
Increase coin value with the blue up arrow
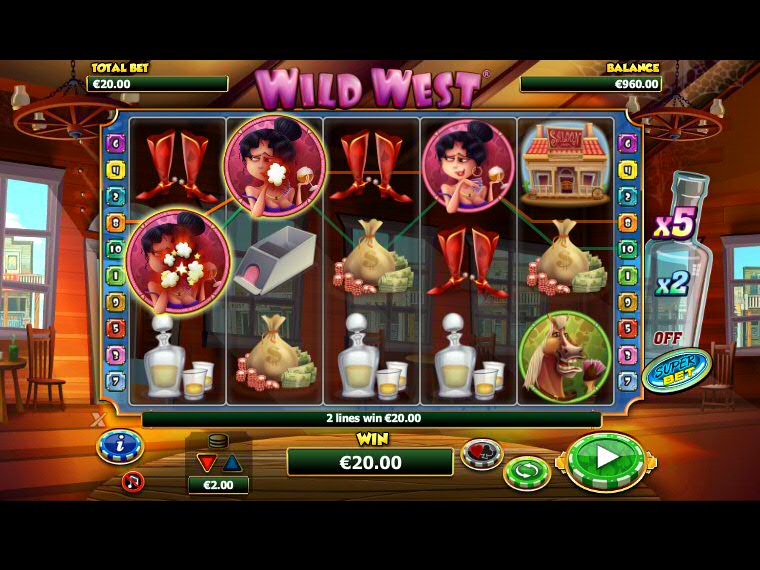coord(231,462)
